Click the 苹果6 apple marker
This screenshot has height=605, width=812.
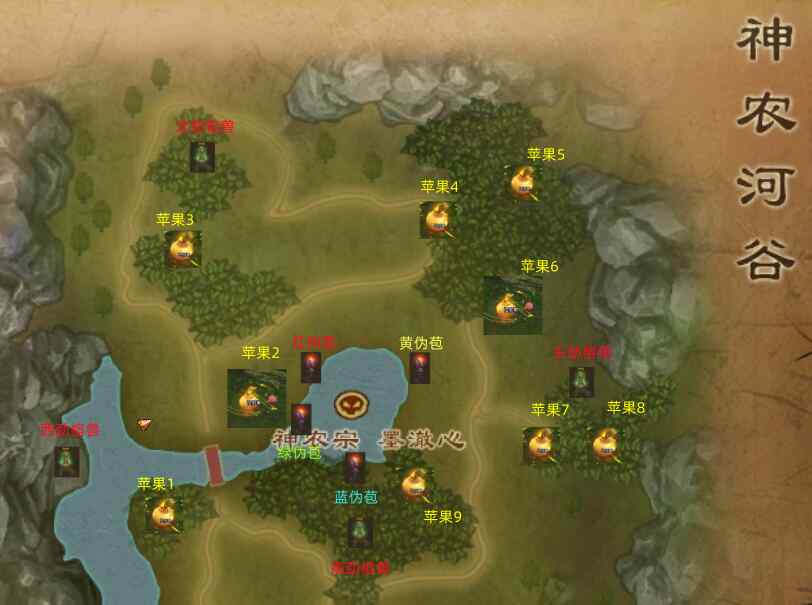[512, 305]
